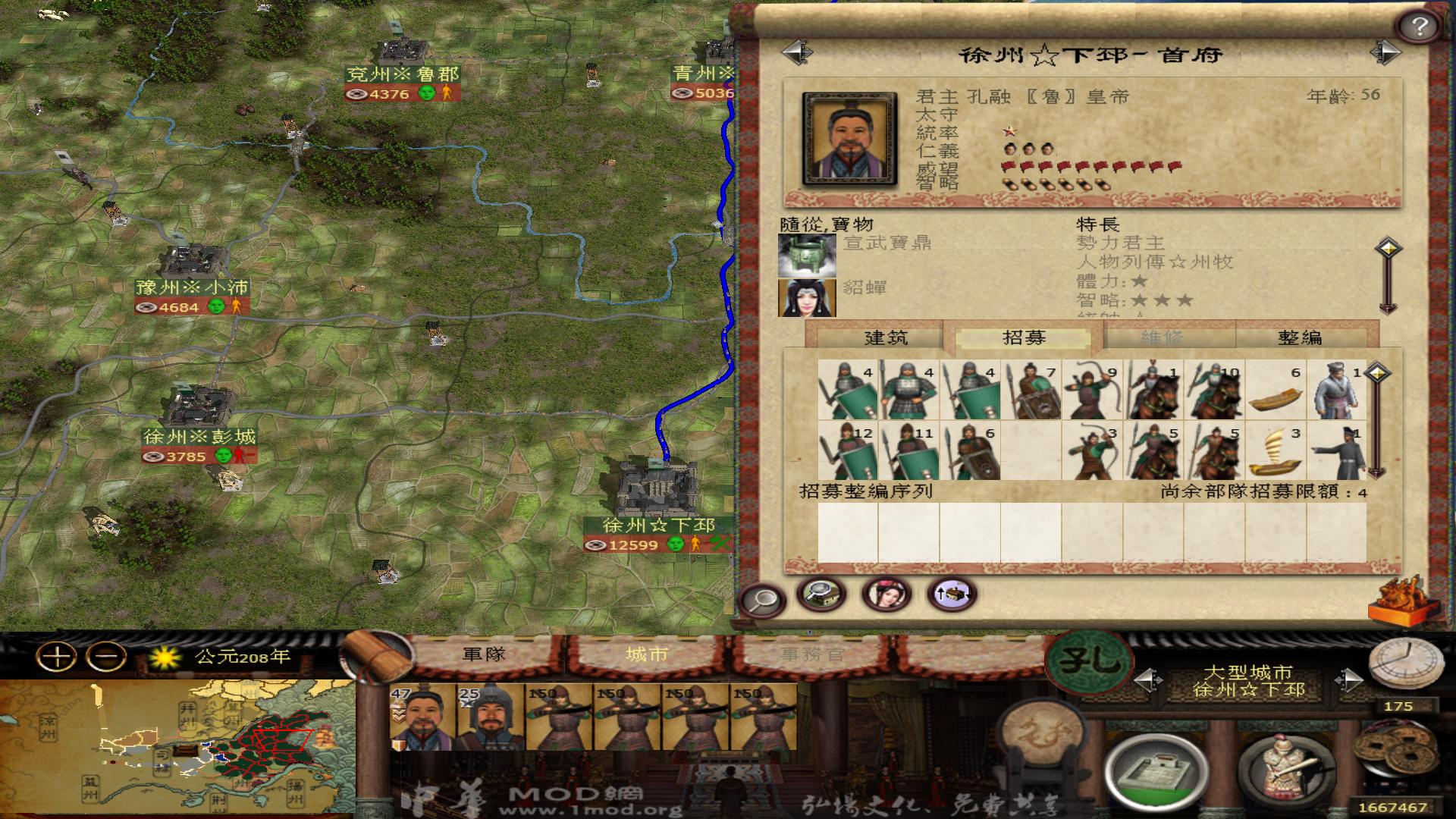Click the left arrow to view previous settlement

795,53
